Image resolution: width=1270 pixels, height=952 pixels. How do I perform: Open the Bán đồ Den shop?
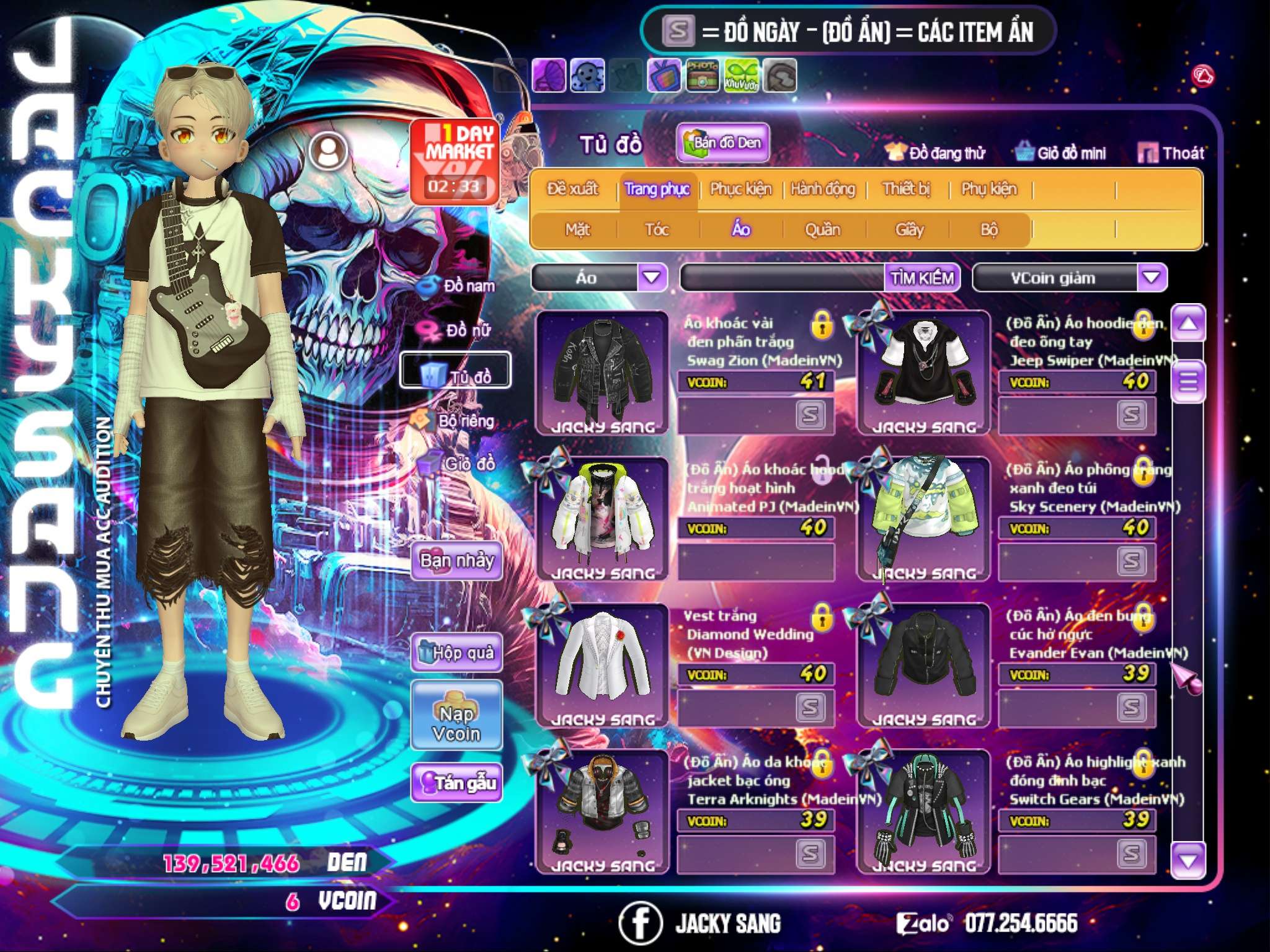coord(722,143)
